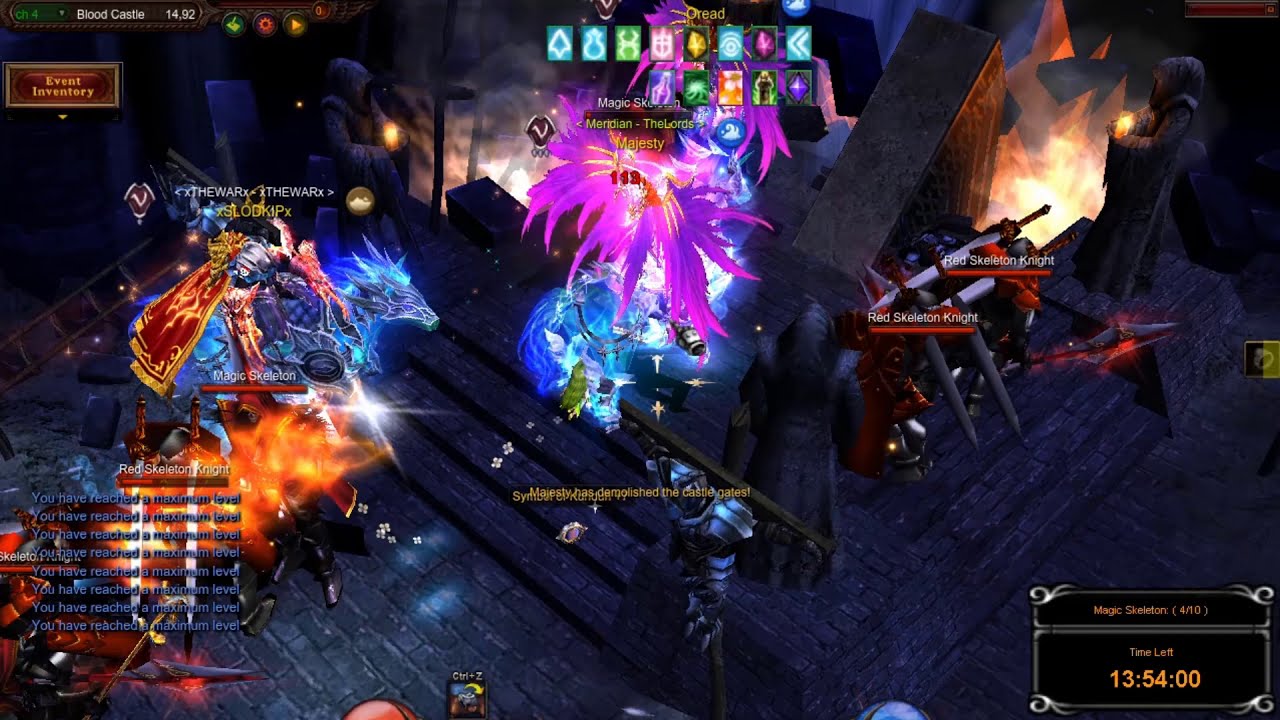Select the blue upward arrow buff icon
The height and width of the screenshot is (720, 1280).
click(x=560, y=43)
